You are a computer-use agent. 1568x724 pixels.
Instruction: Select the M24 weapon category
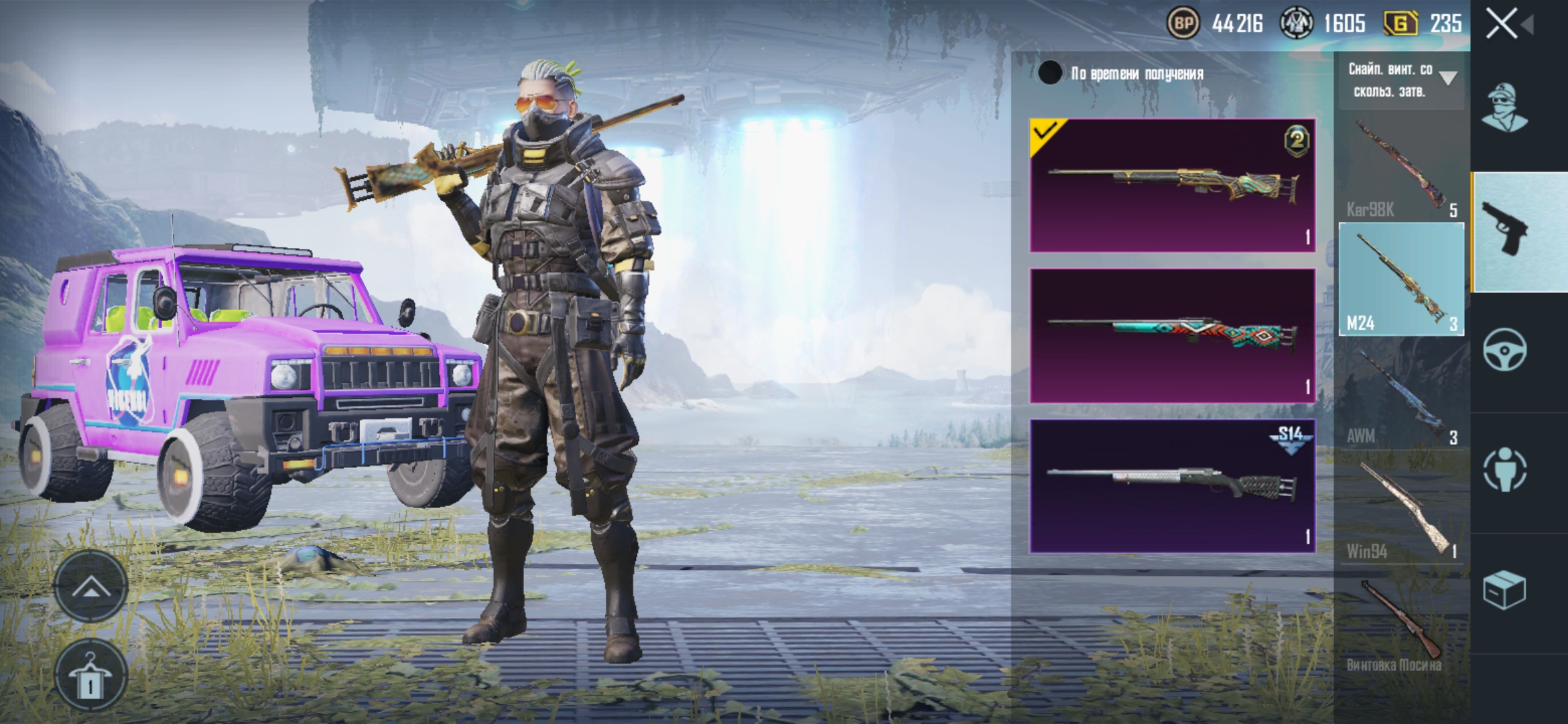tap(1401, 280)
